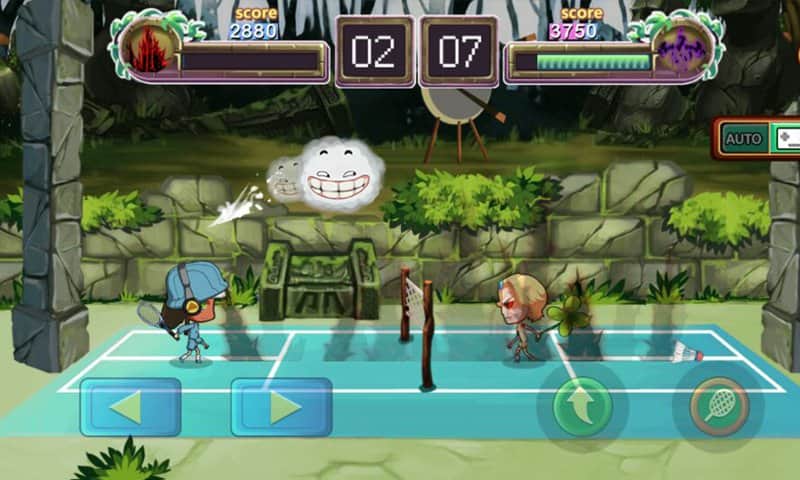This screenshot has height=480, width=800.
Task: Hit the green jump arrow button
Action: pos(582,407)
